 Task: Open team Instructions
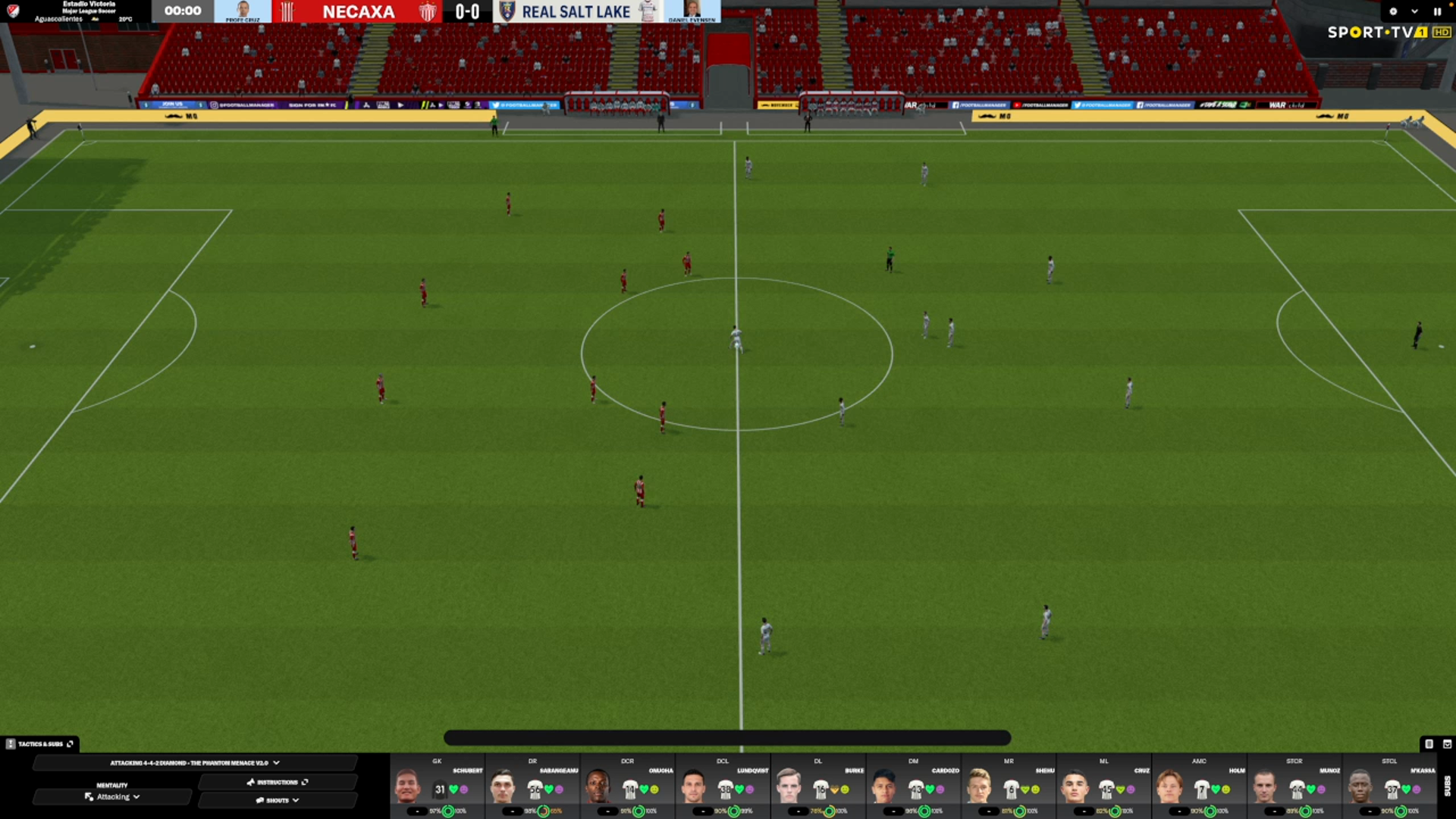point(277,782)
